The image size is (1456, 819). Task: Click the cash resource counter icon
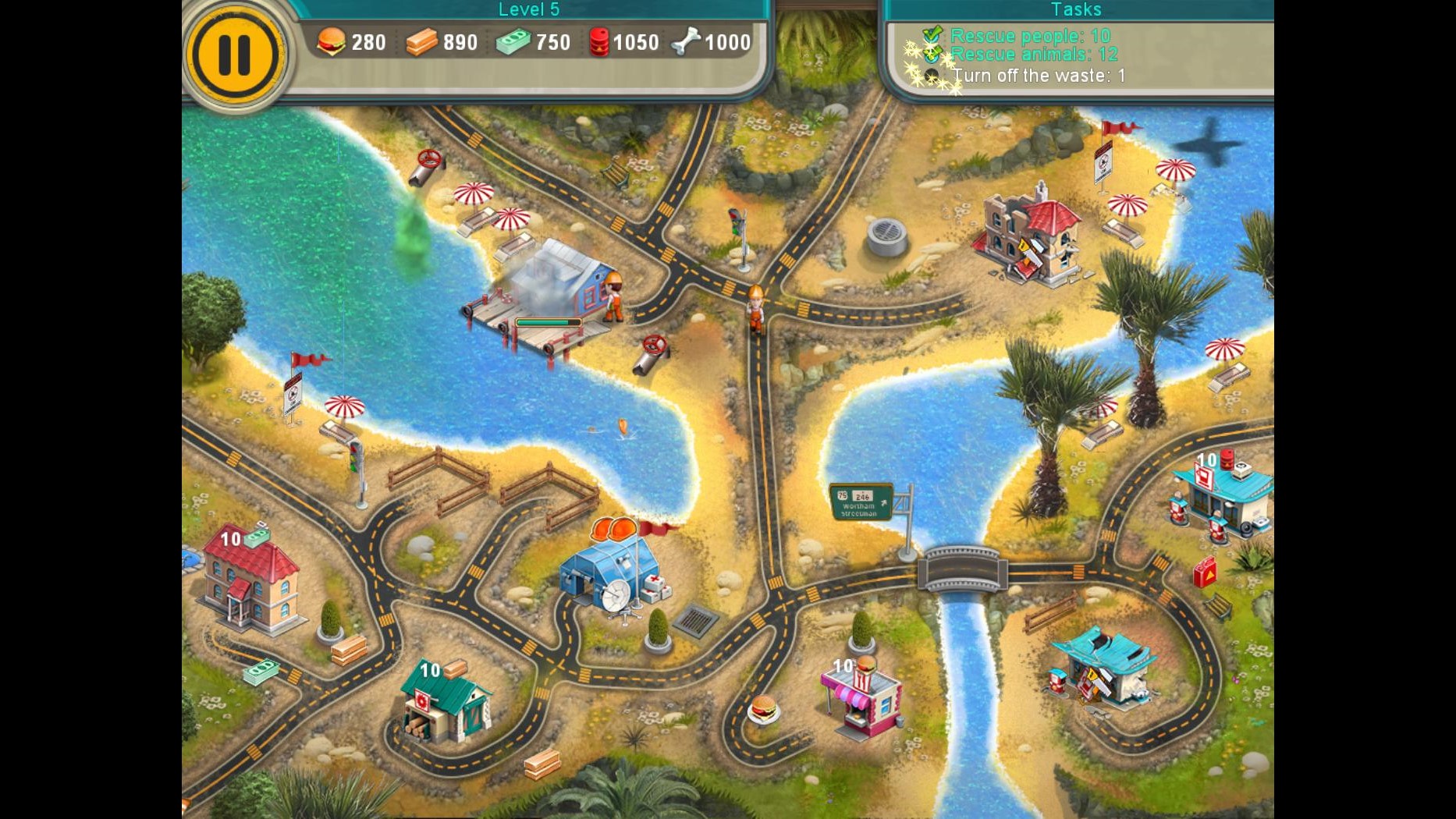[x=511, y=41]
